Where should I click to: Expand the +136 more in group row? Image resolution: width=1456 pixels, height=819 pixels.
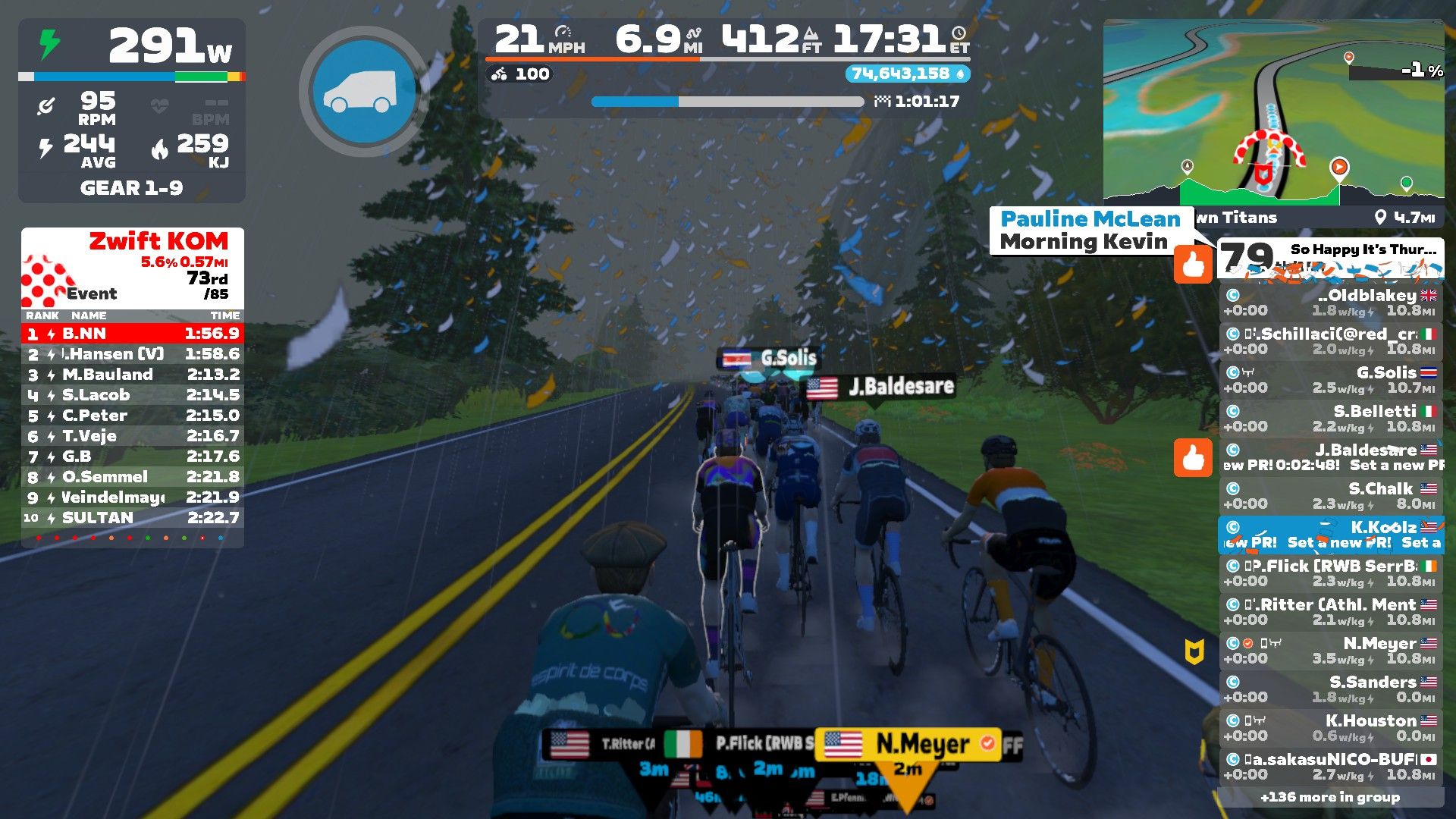[x=1330, y=797]
